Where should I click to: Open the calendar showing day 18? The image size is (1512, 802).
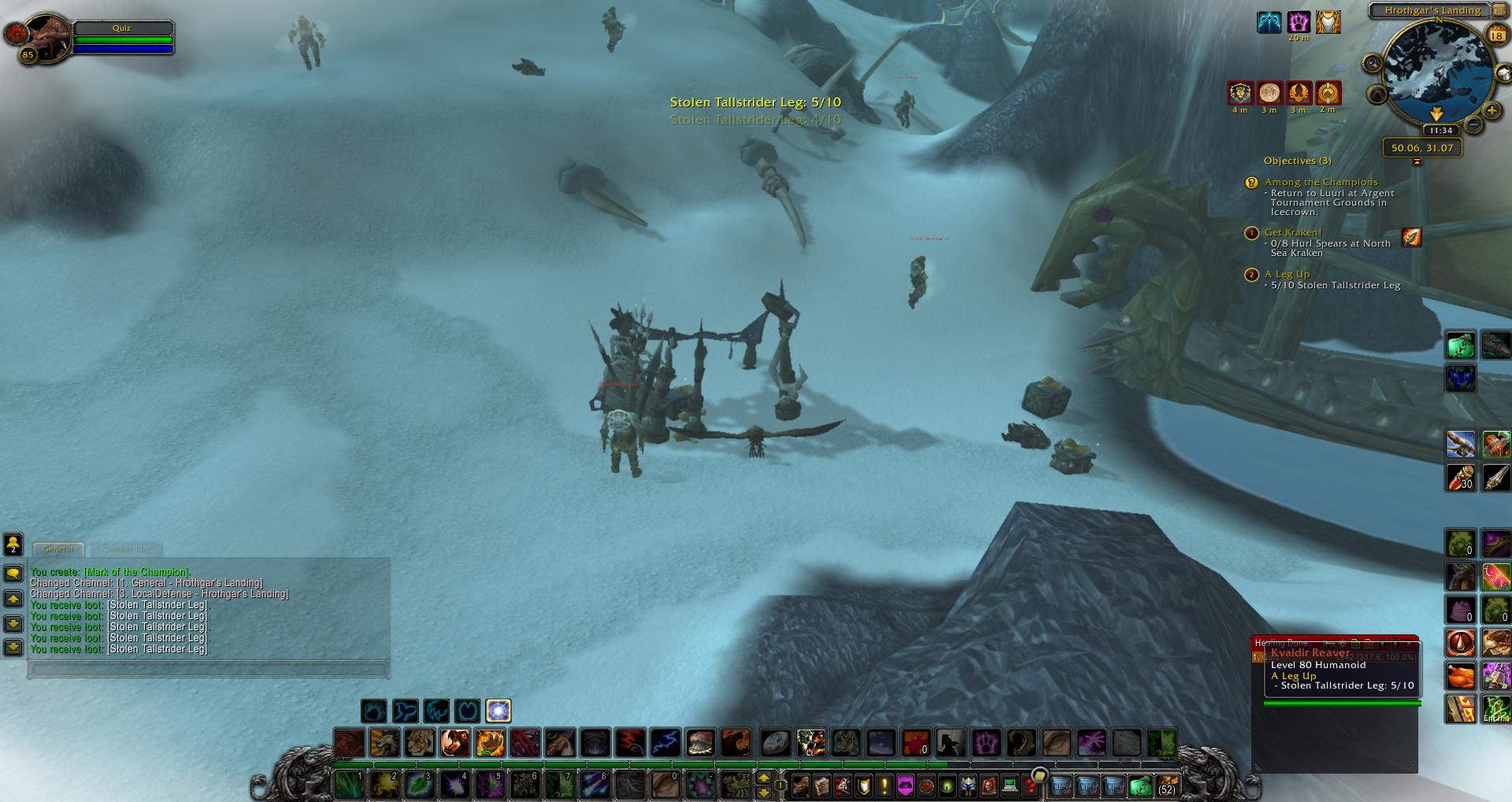[1496, 35]
